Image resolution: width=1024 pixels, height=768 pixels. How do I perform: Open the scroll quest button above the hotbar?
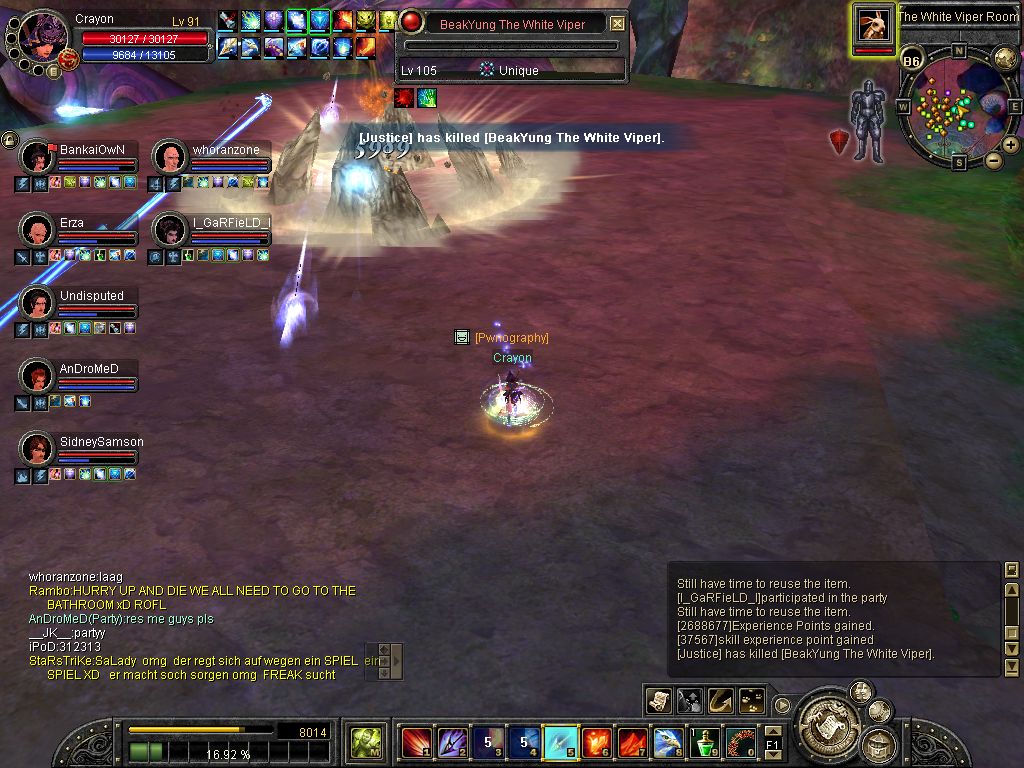point(658,700)
